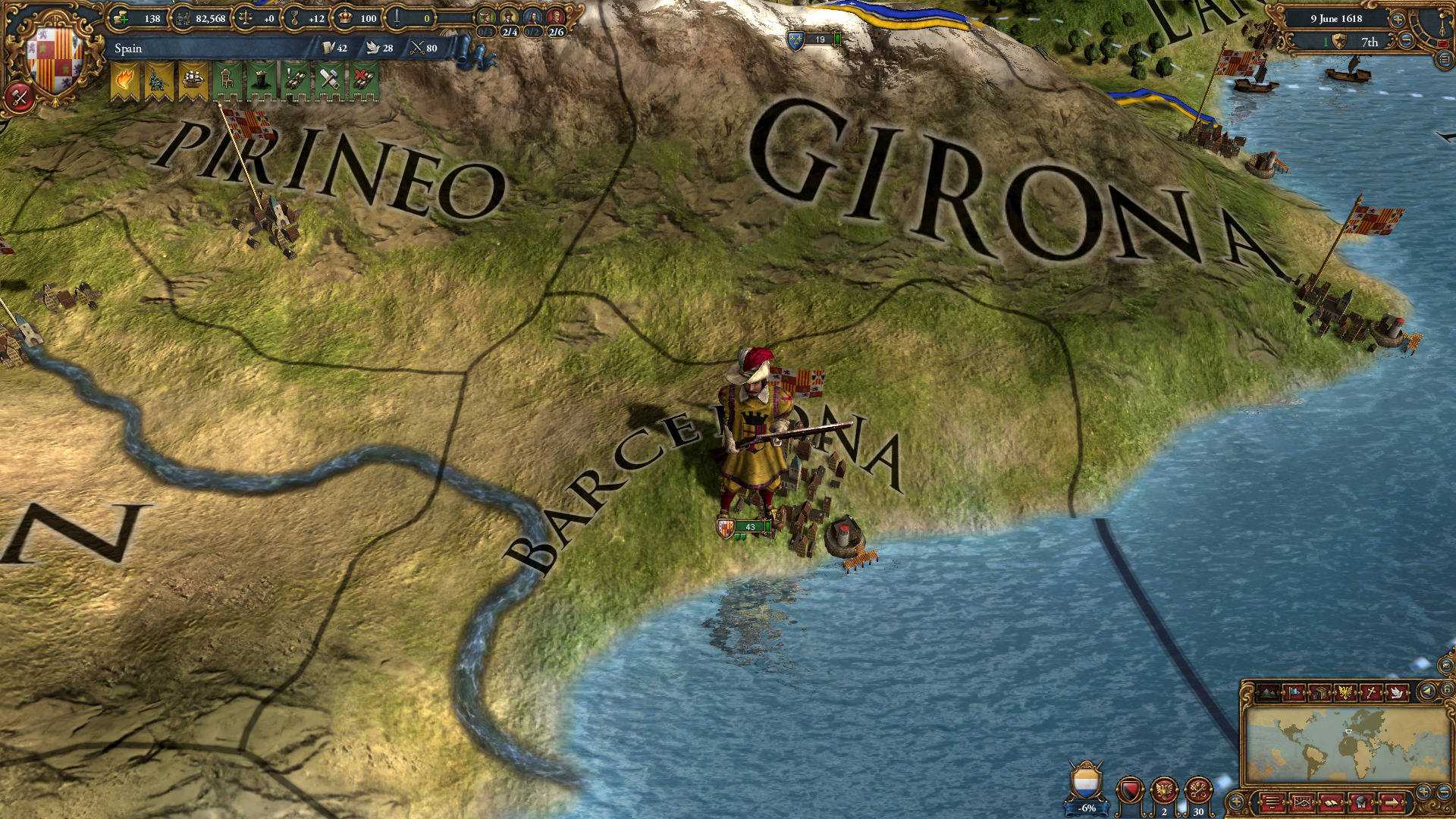Click the prestige hourglass icon

[x=293, y=17]
